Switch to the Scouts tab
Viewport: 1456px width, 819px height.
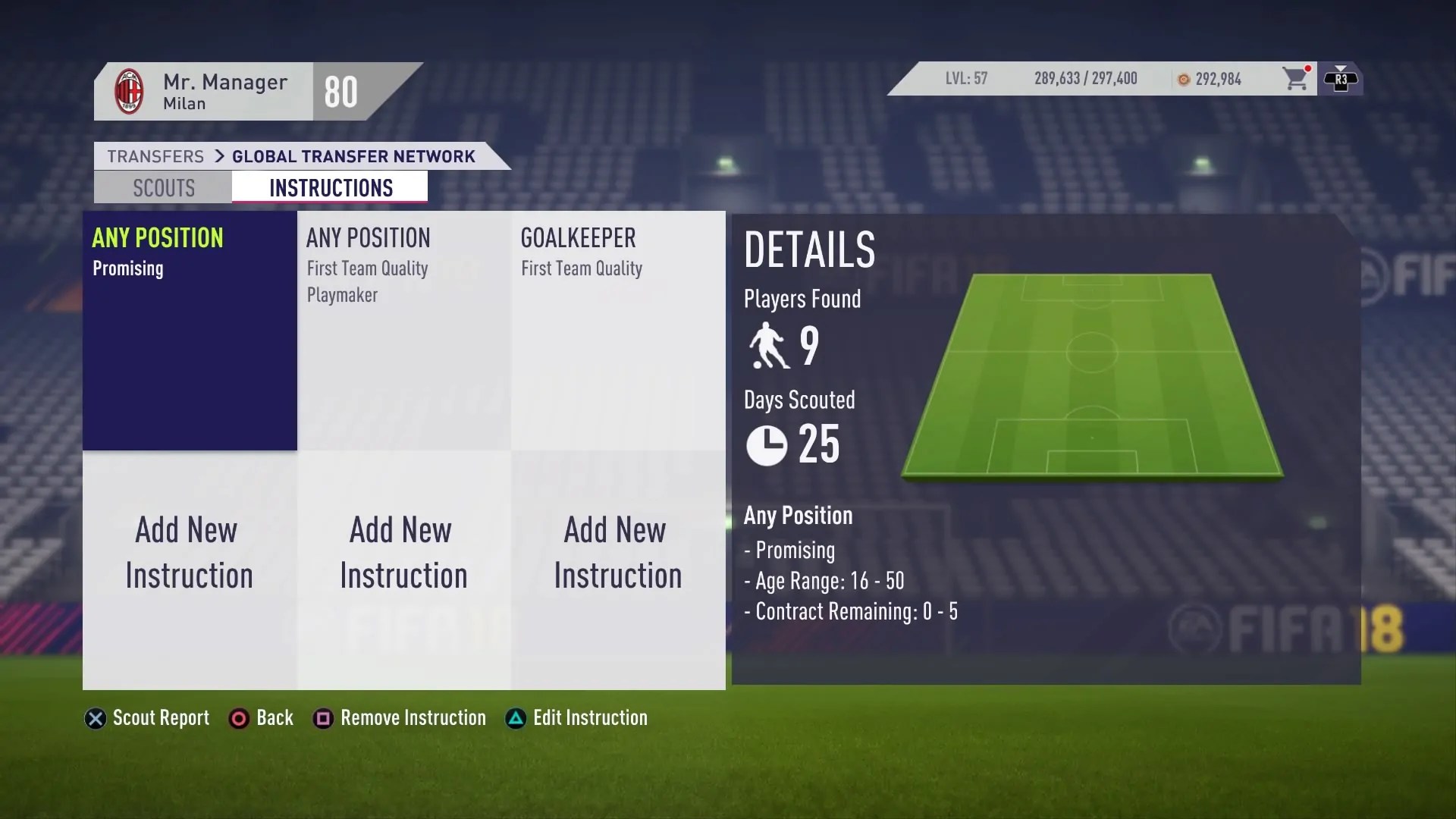(163, 187)
